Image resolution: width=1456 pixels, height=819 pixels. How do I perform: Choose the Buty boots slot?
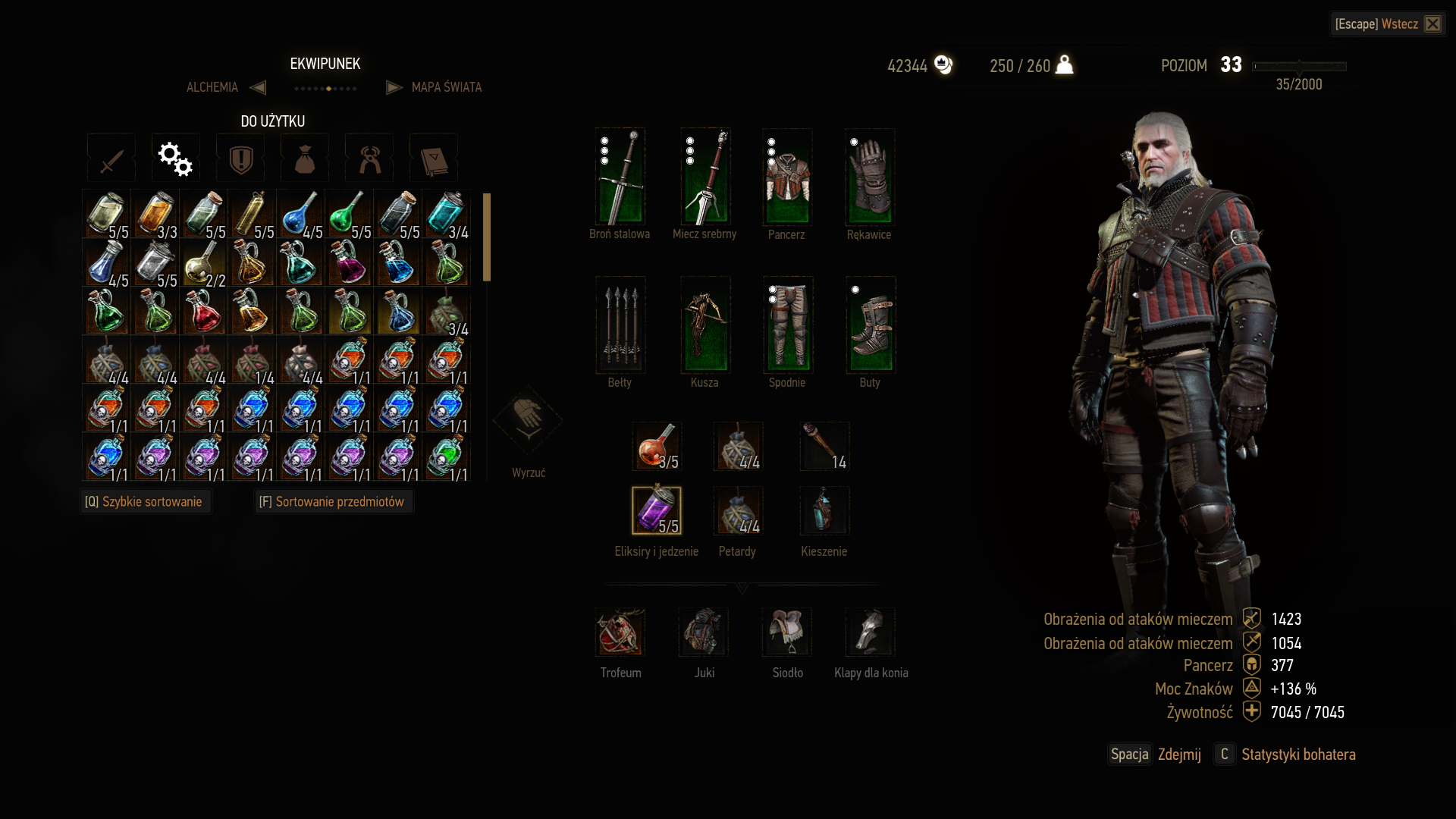pyautogui.click(x=871, y=325)
